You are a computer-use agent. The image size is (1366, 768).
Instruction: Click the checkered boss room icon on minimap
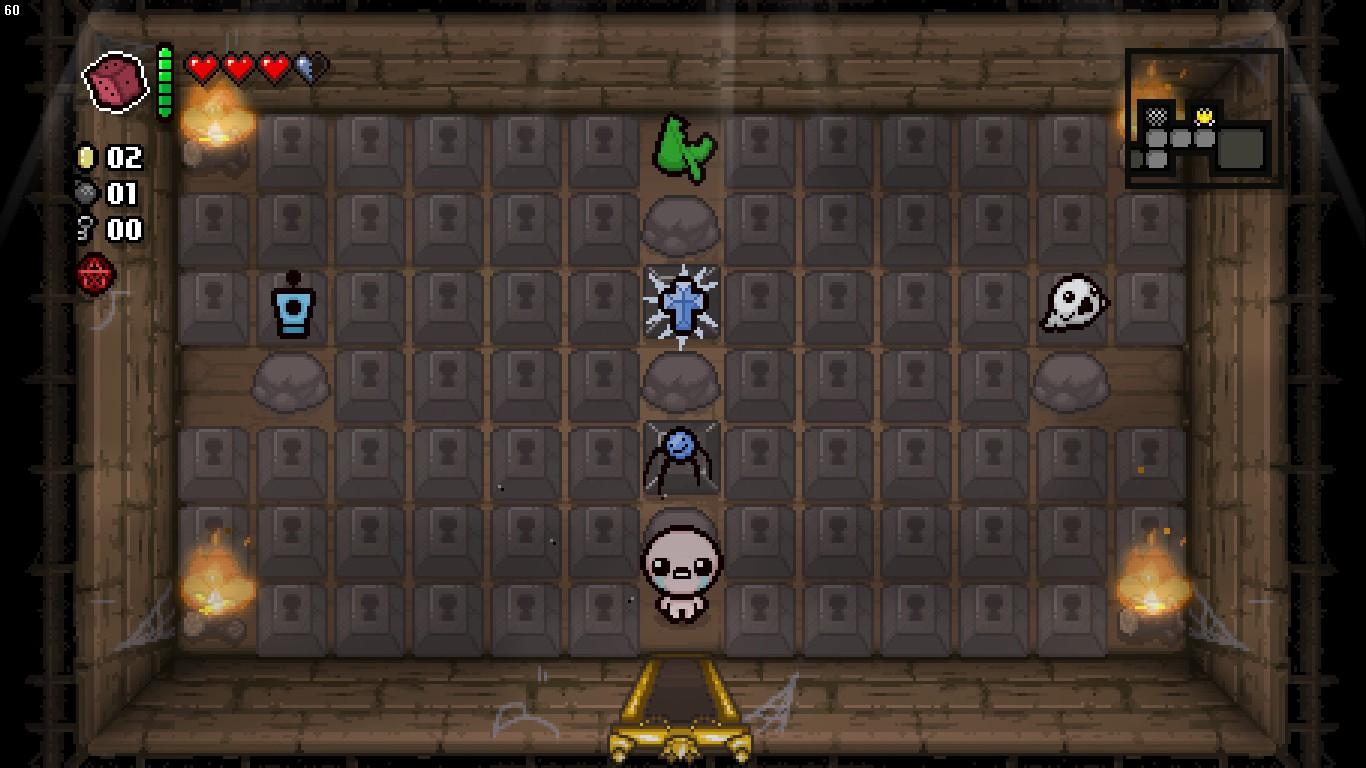pyautogui.click(x=1157, y=116)
